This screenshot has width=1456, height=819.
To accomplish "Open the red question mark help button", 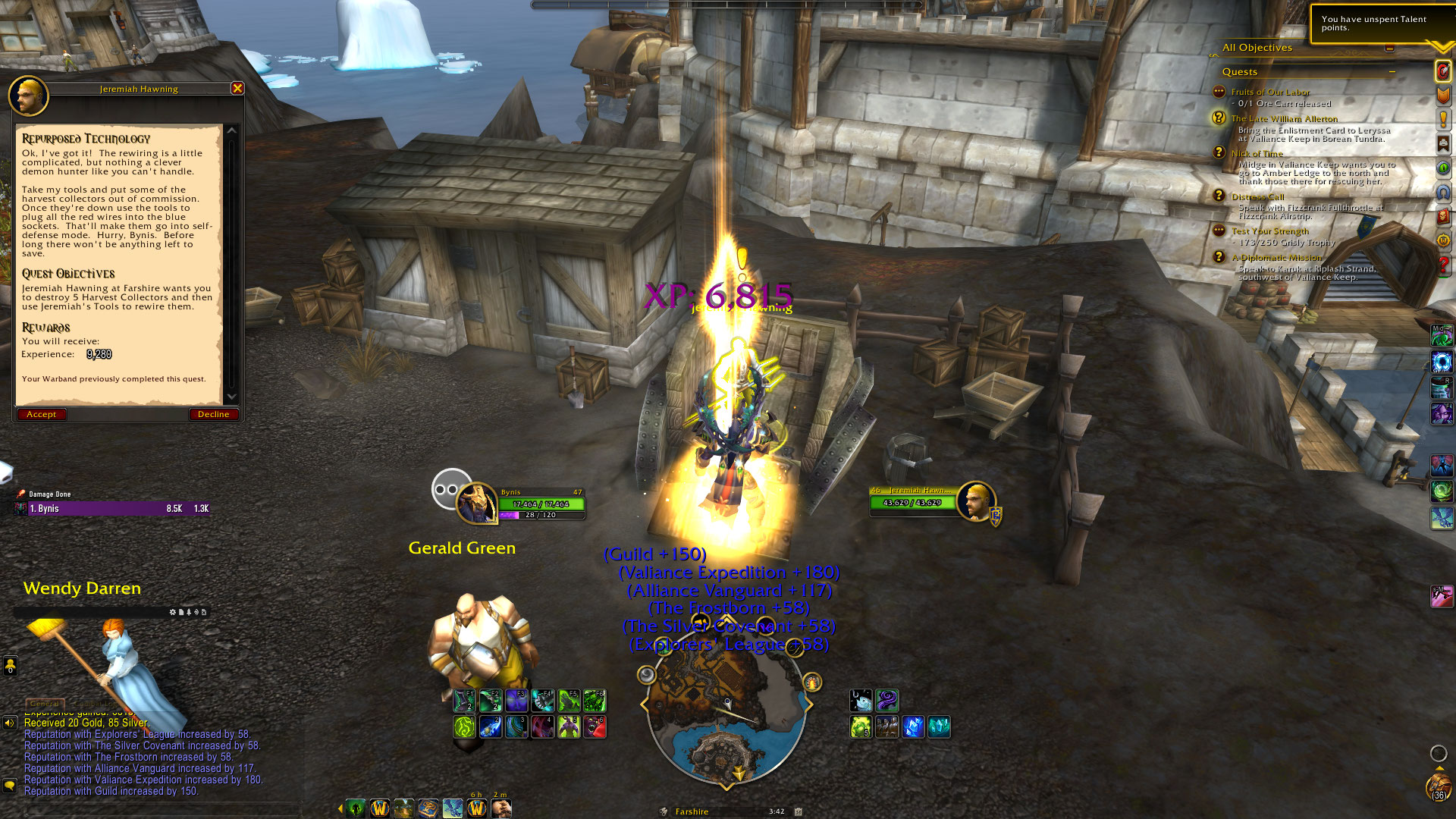I will click(x=1443, y=265).
